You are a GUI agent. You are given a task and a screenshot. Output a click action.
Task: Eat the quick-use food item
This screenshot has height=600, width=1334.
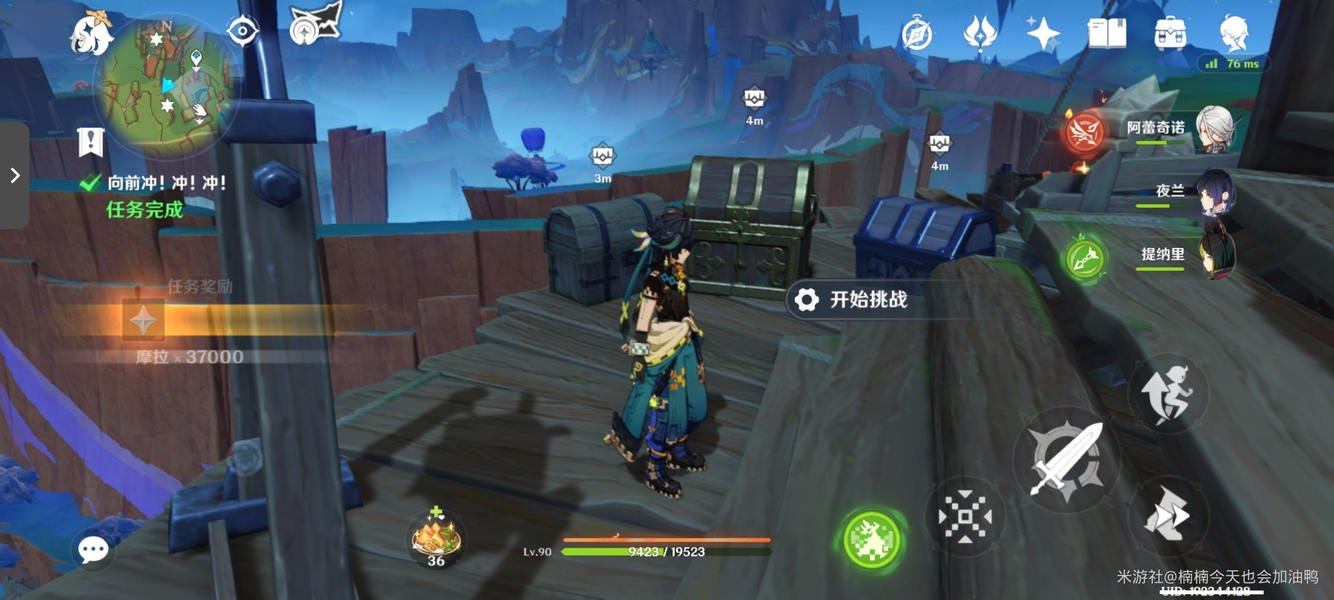point(437,537)
